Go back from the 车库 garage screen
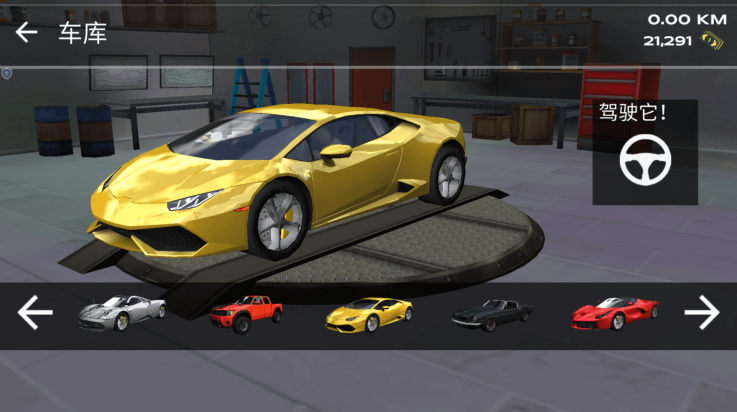Screen dimensions: 737x412 26,33
